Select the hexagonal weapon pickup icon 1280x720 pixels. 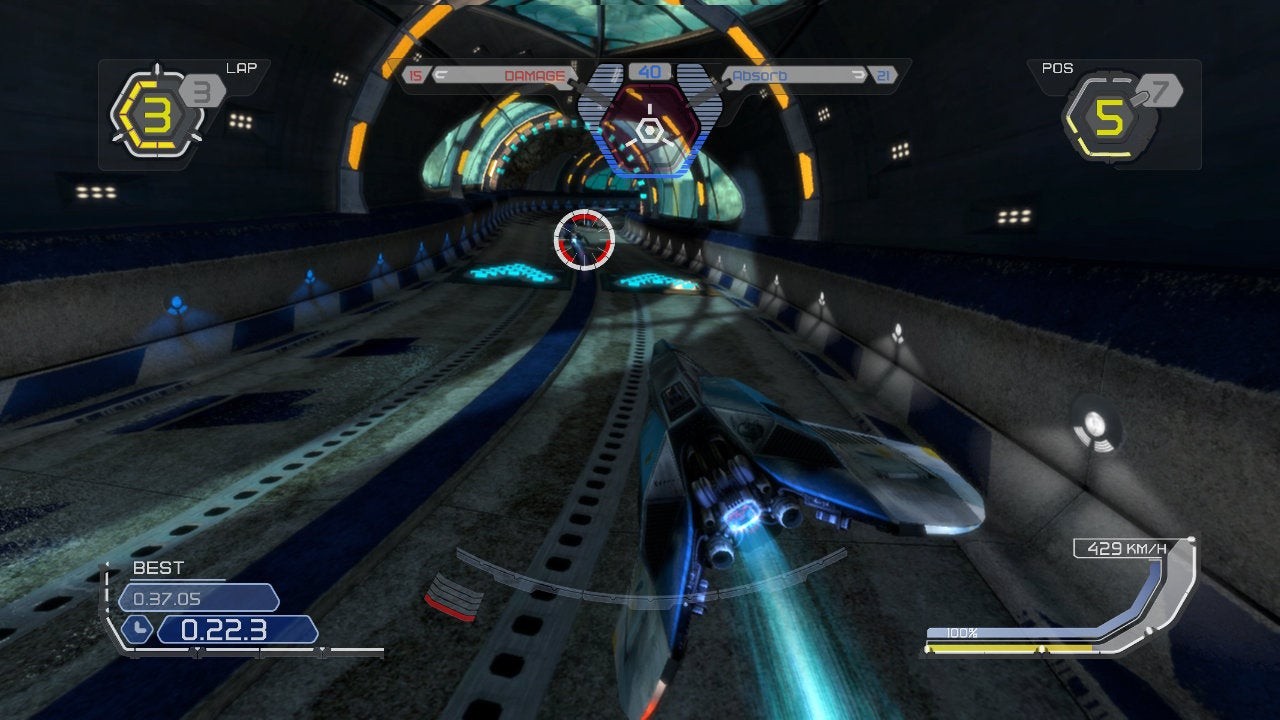[649, 128]
